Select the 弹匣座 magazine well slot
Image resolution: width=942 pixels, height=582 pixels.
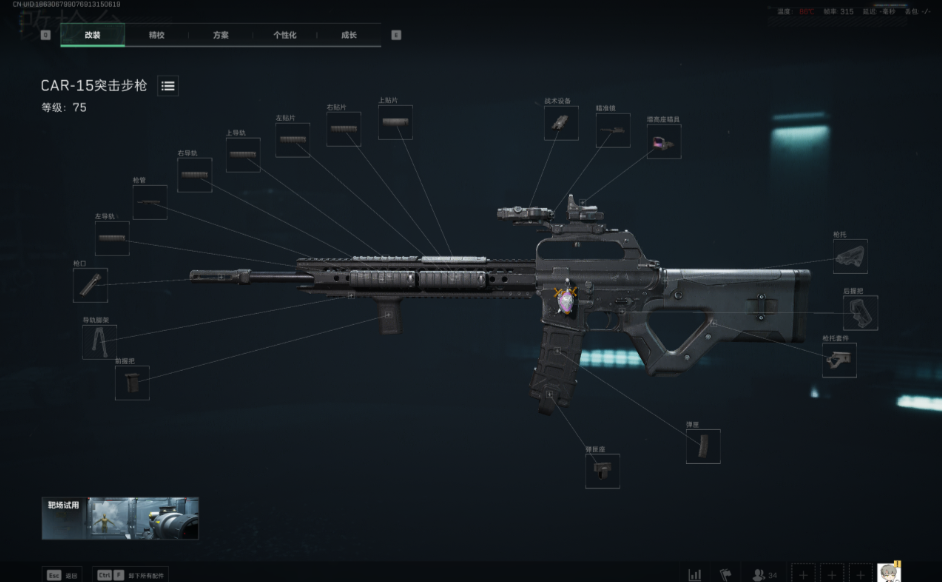point(602,471)
